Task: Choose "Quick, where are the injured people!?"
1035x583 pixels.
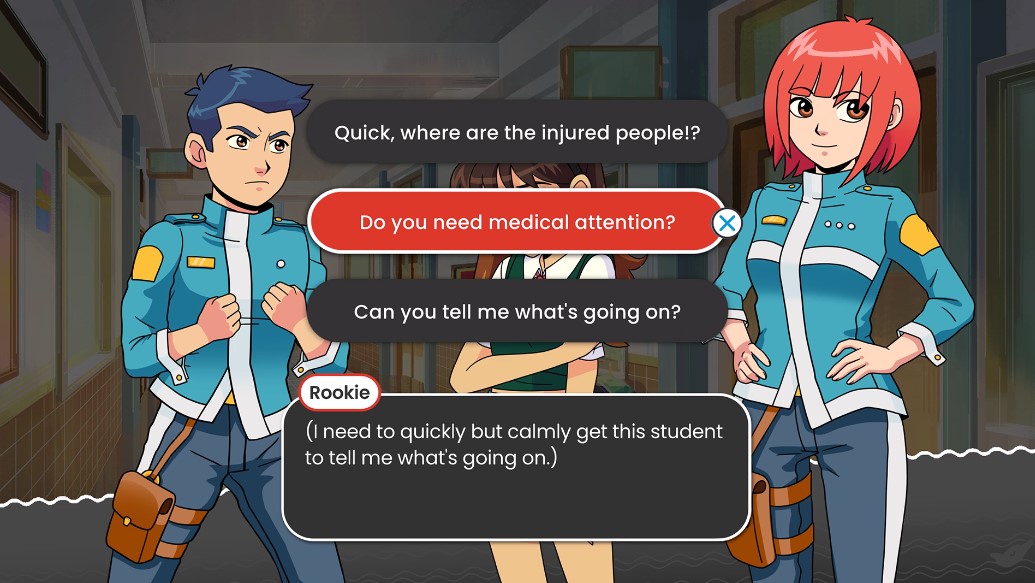Action: point(516,132)
